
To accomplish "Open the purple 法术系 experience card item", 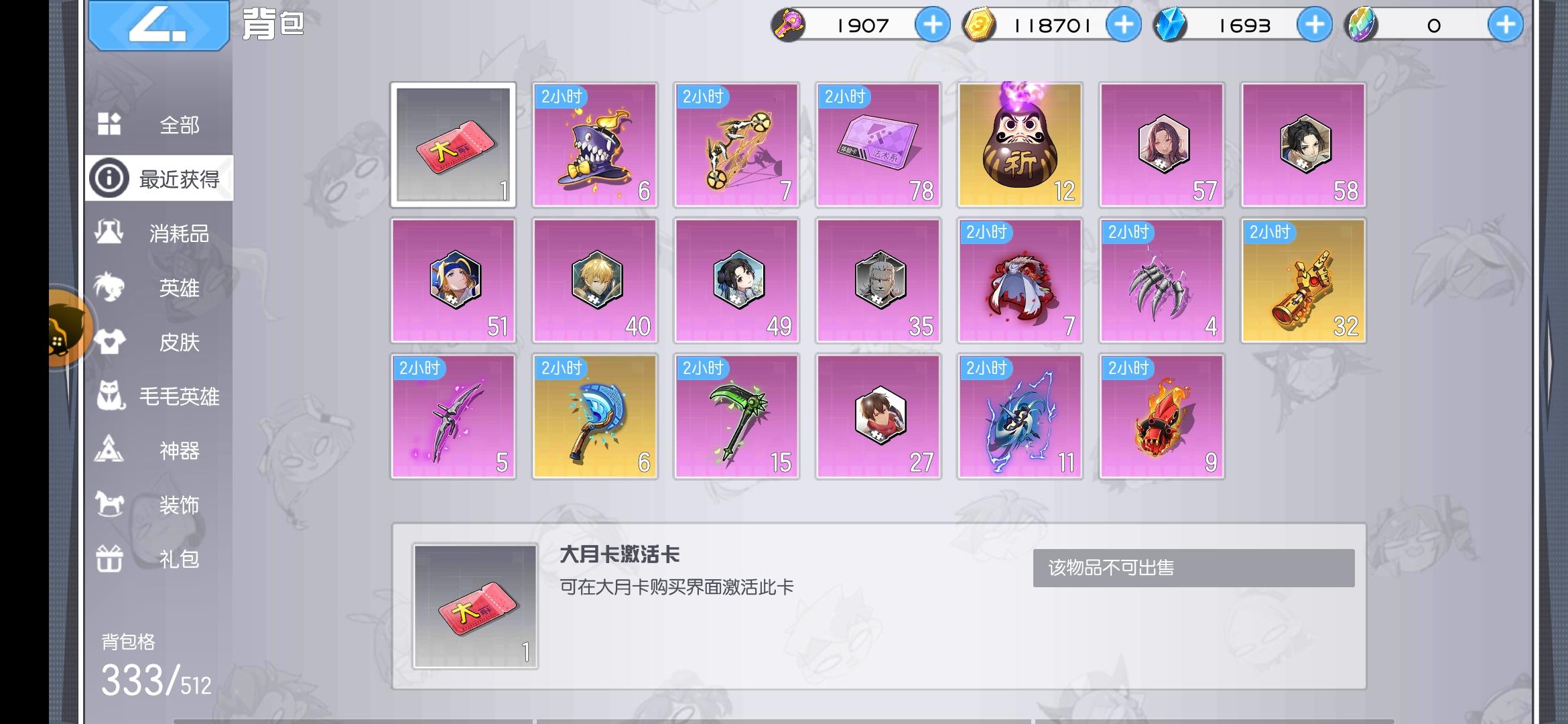I will 877,145.
